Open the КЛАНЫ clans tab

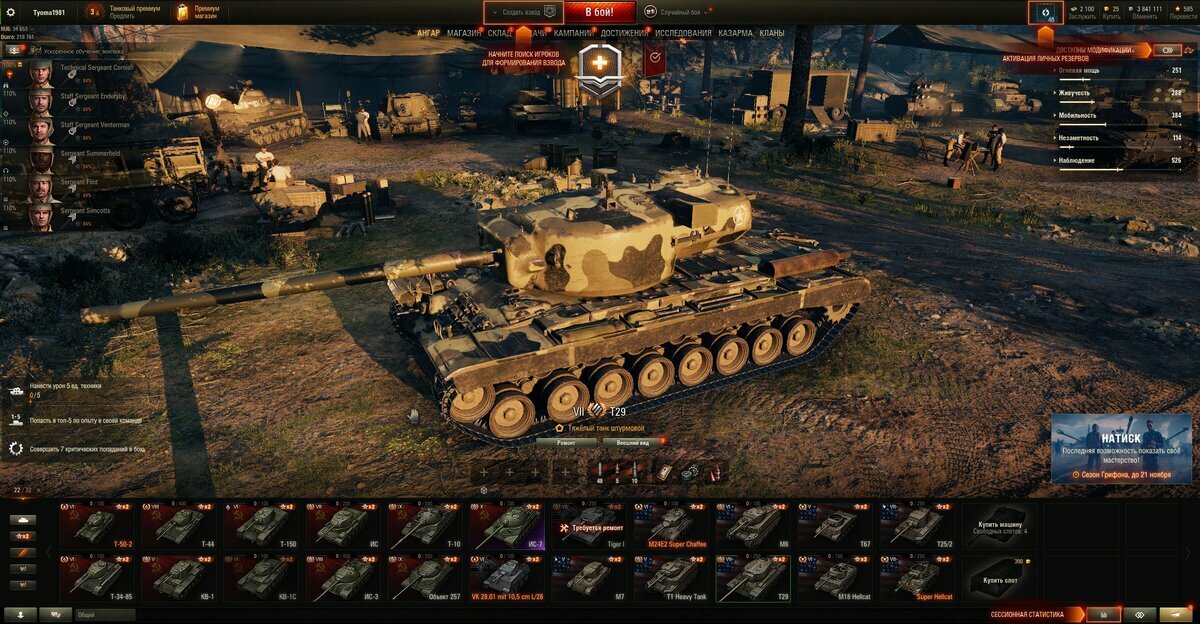(772, 33)
